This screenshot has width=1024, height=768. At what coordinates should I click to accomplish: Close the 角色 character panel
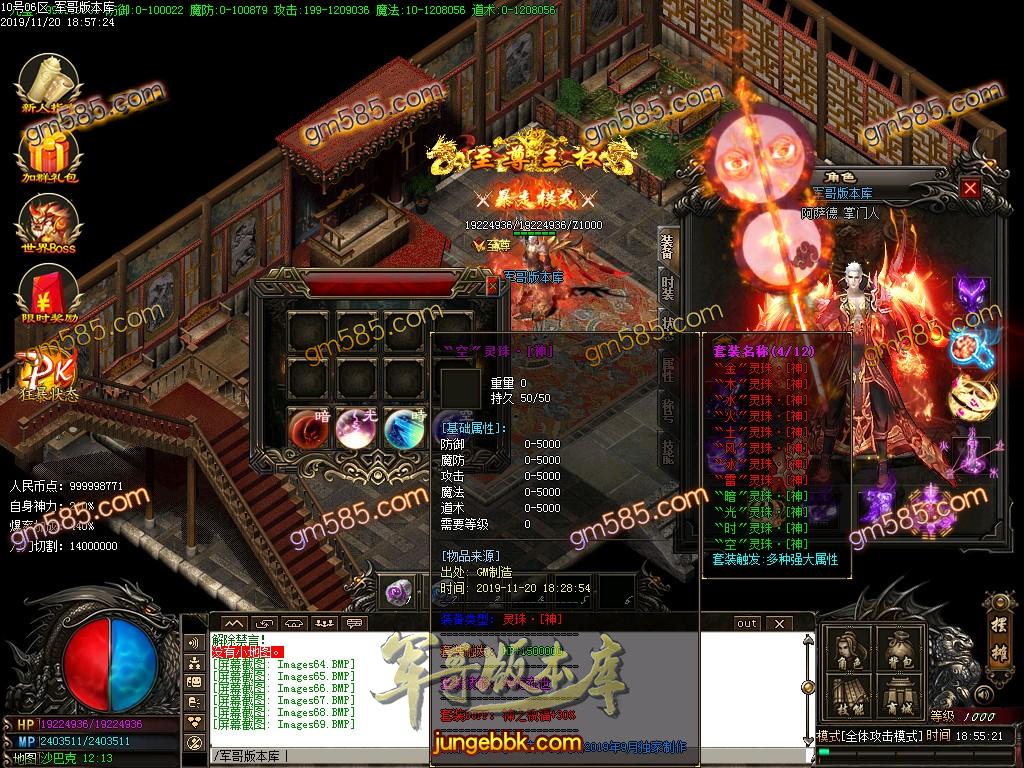click(970, 188)
